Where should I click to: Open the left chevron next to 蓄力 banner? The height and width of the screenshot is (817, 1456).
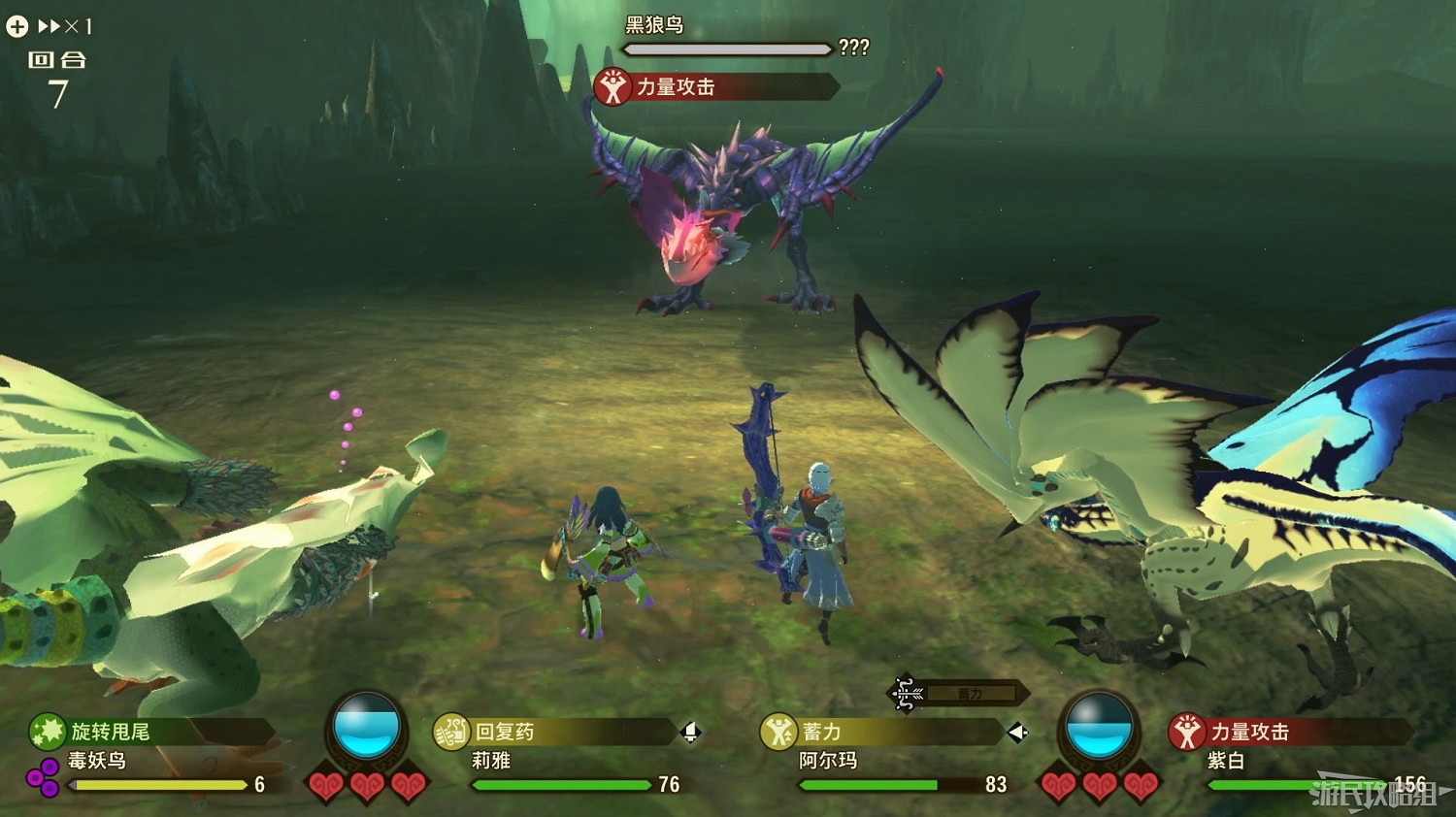1016,733
